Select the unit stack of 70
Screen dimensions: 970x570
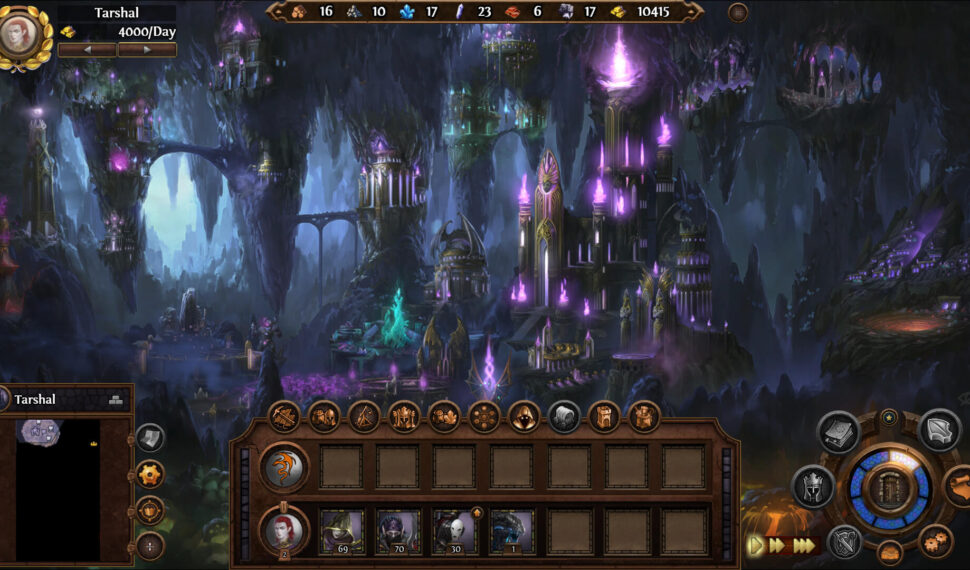tap(398, 532)
